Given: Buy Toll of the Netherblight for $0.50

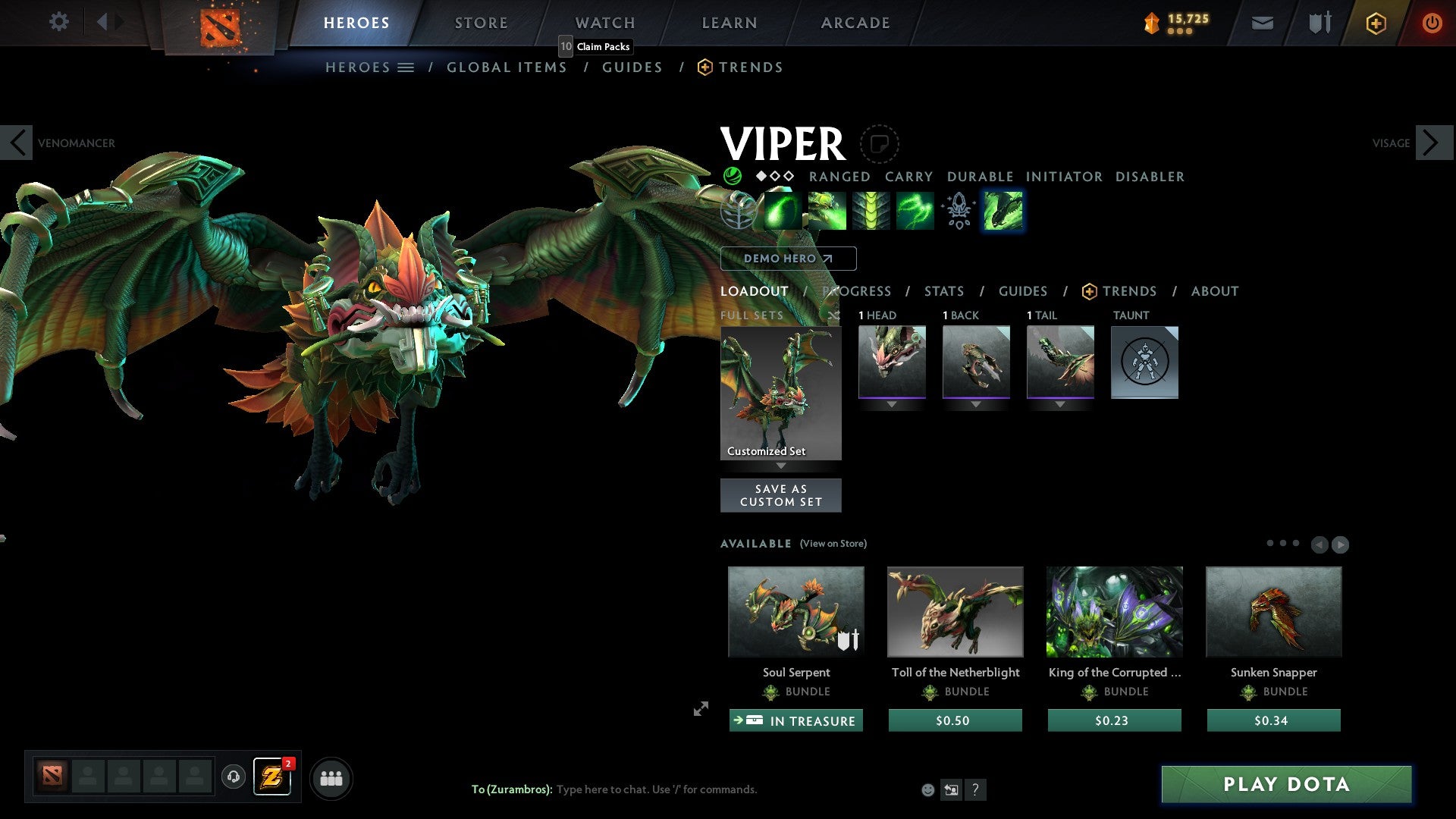Looking at the screenshot, I should (x=955, y=720).
